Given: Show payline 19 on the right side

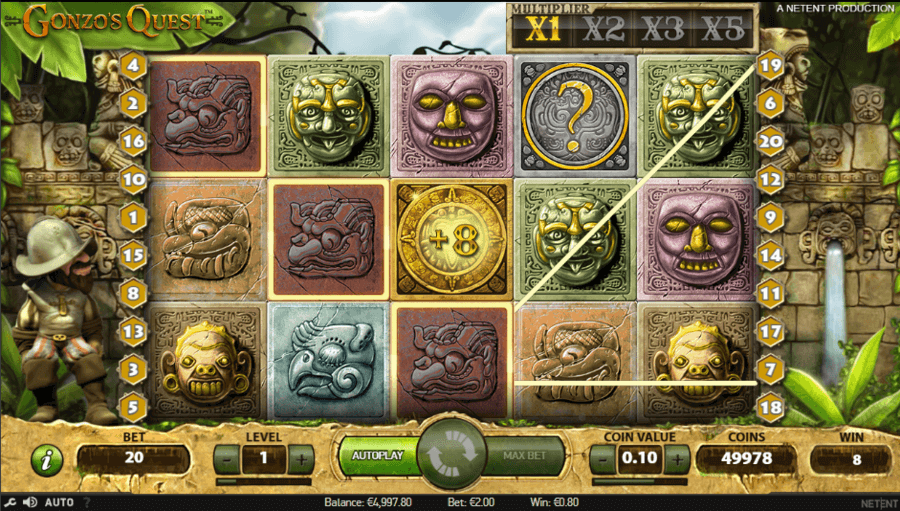Looking at the screenshot, I should tap(769, 67).
